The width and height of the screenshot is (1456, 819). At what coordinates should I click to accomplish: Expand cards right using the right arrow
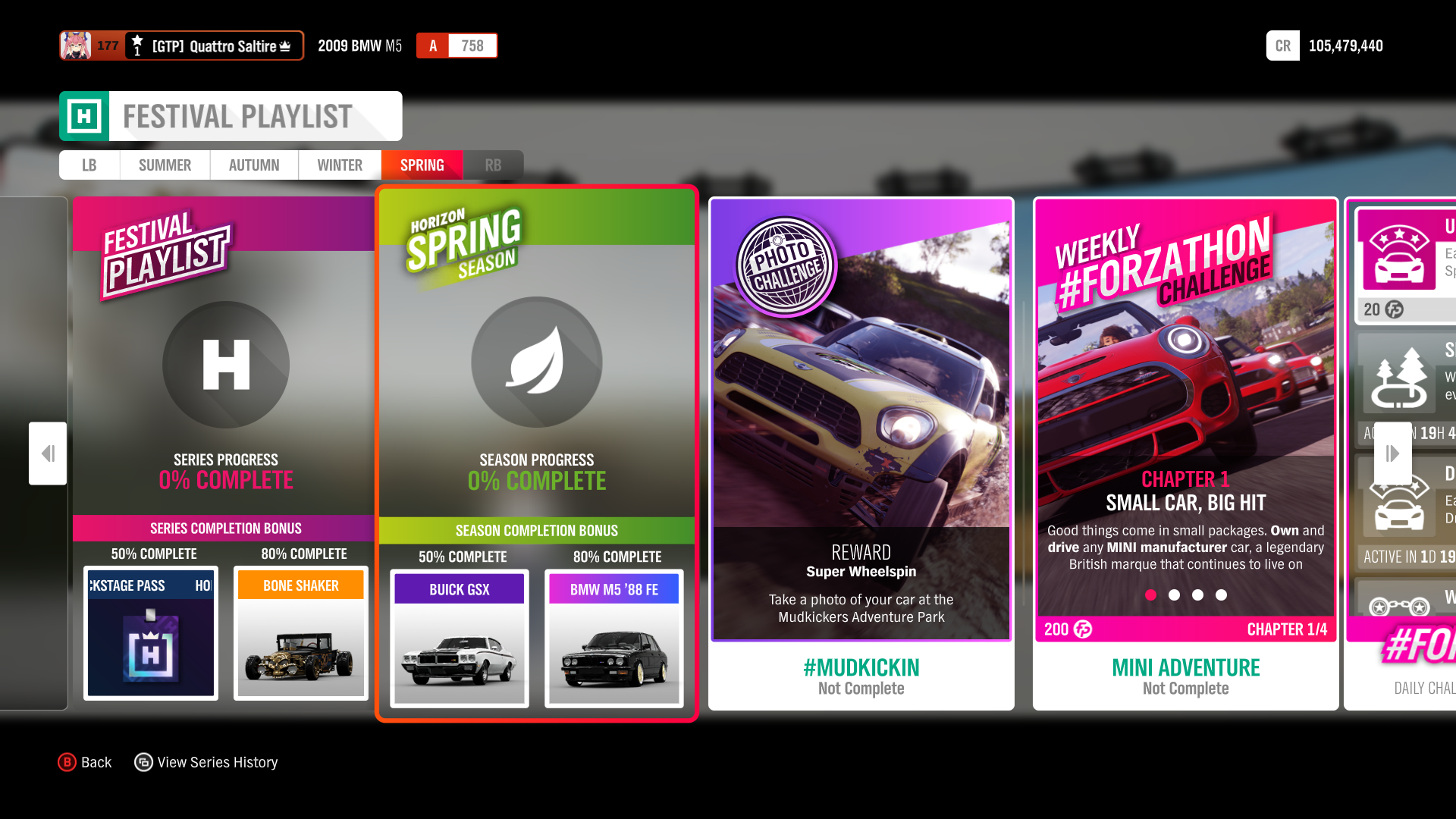1392,453
